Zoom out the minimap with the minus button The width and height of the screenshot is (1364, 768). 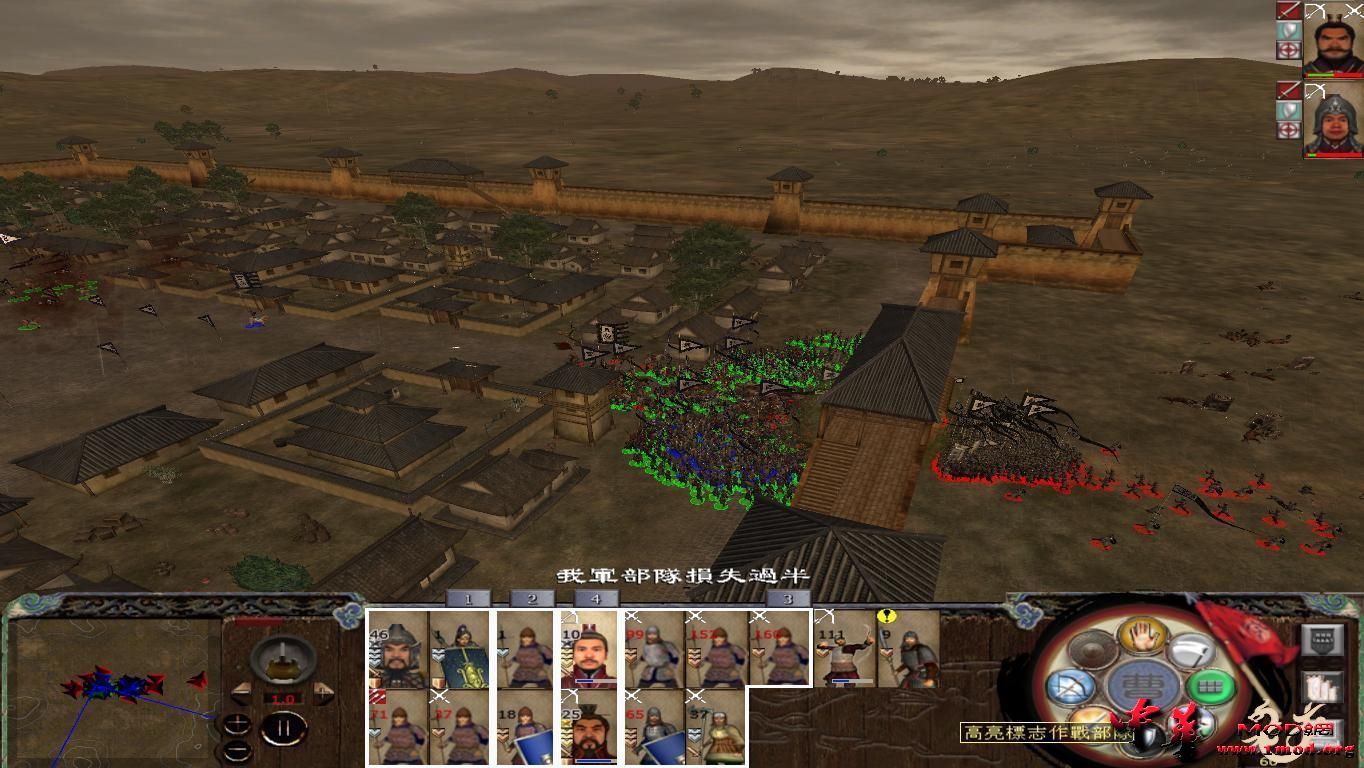pos(238,750)
